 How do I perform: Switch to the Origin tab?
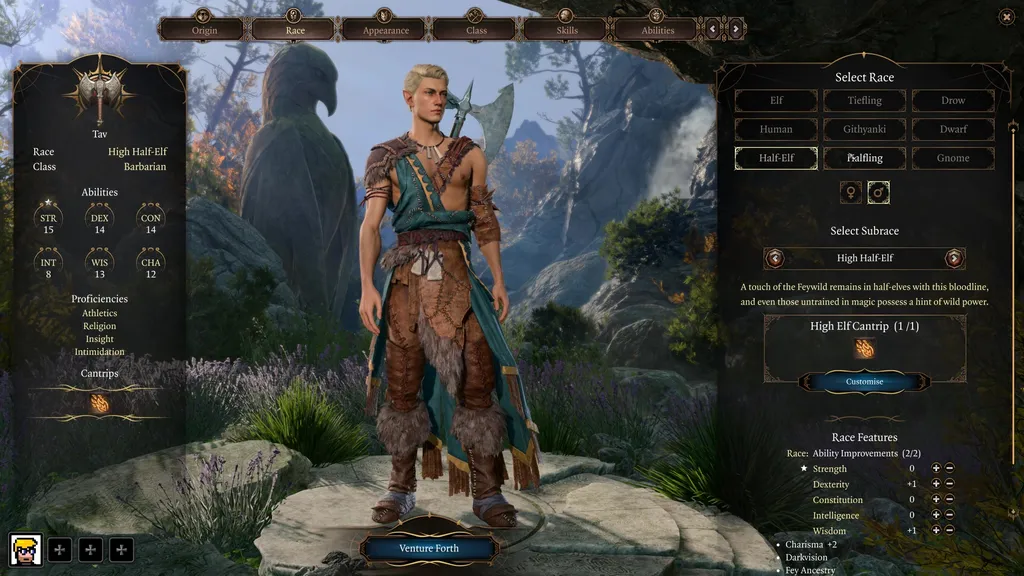pos(203,29)
